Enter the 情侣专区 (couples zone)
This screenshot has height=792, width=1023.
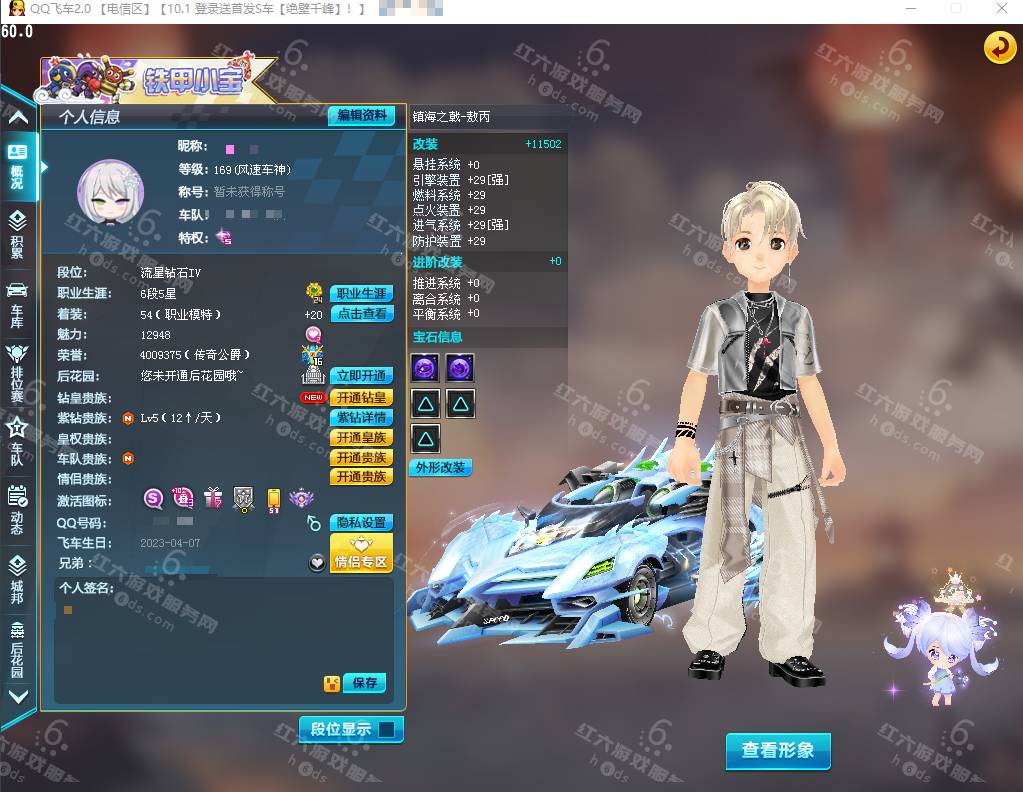coord(361,553)
